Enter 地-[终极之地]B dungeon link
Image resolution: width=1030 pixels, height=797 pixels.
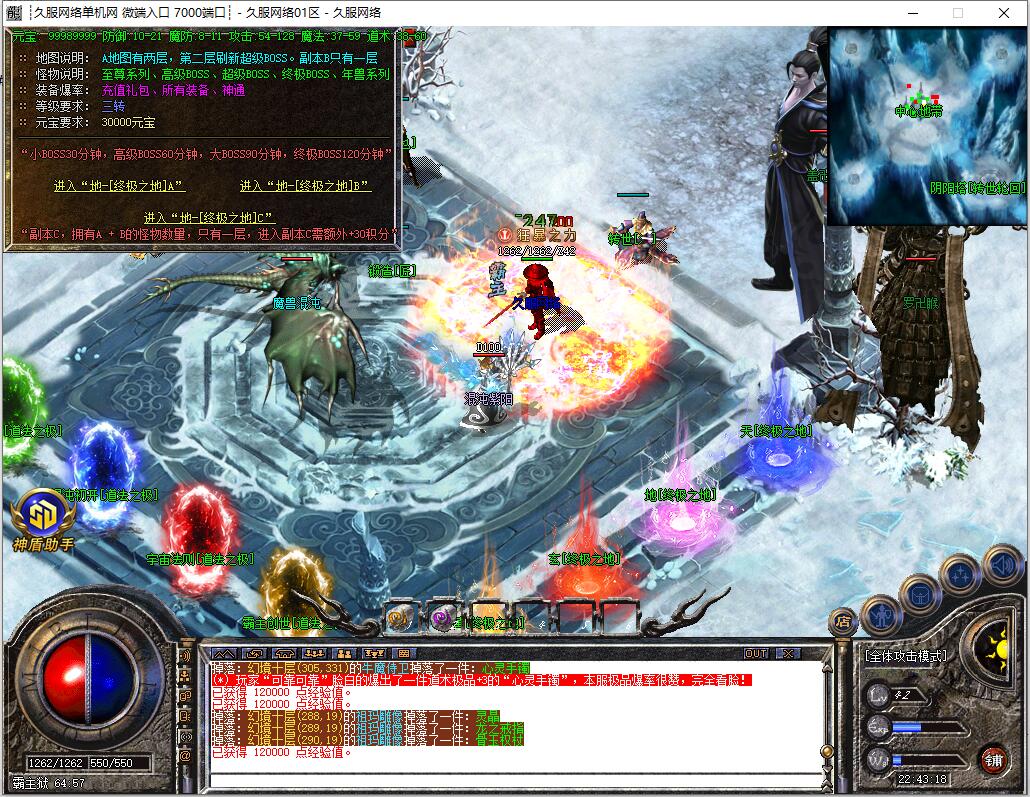point(305,186)
